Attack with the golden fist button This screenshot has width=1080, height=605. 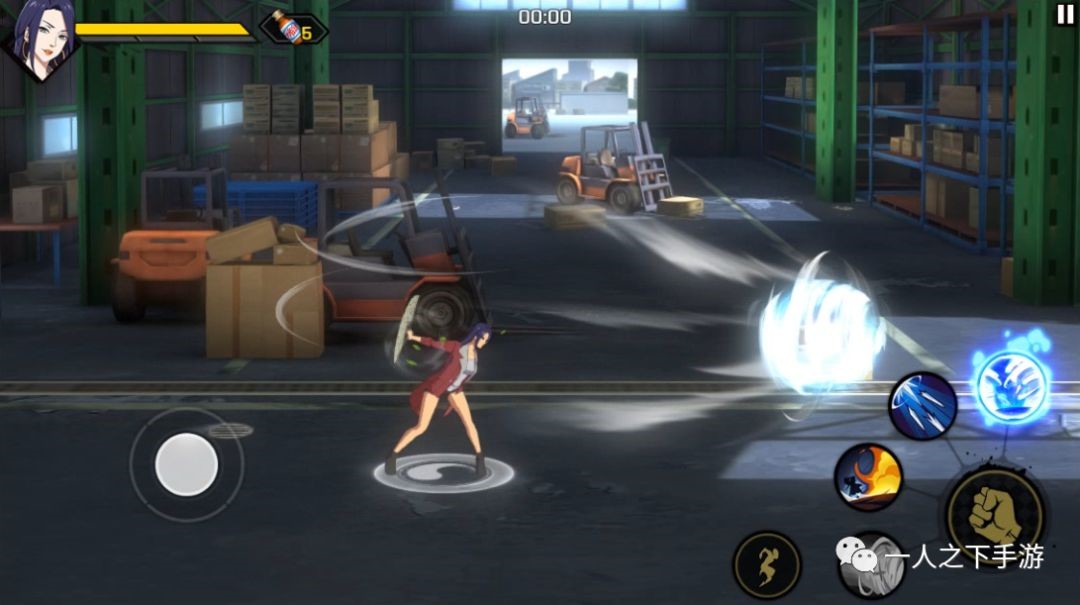click(x=994, y=514)
